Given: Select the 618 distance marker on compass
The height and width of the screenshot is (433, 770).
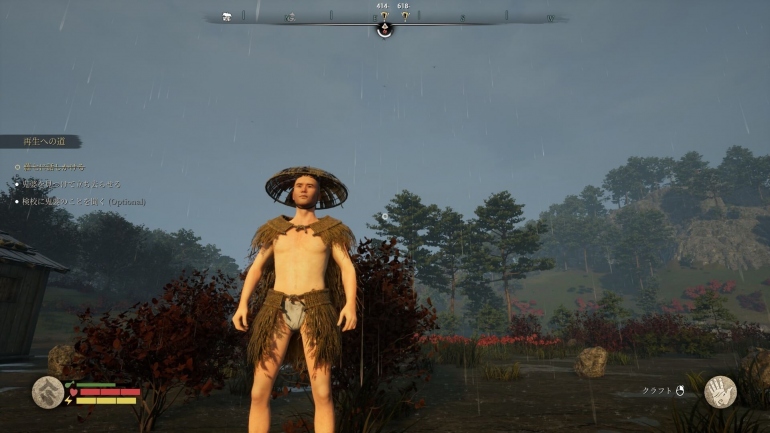Looking at the screenshot, I should [404, 15].
